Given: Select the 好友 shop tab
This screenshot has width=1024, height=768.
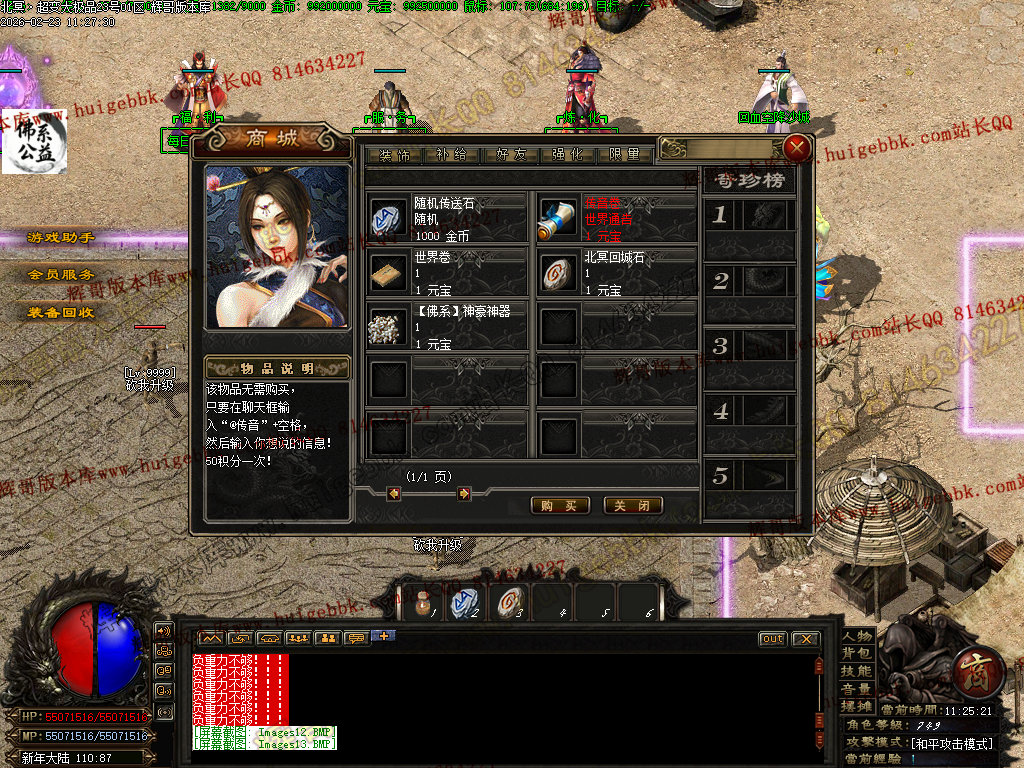Looking at the screenshot, I should pos(508,156).
